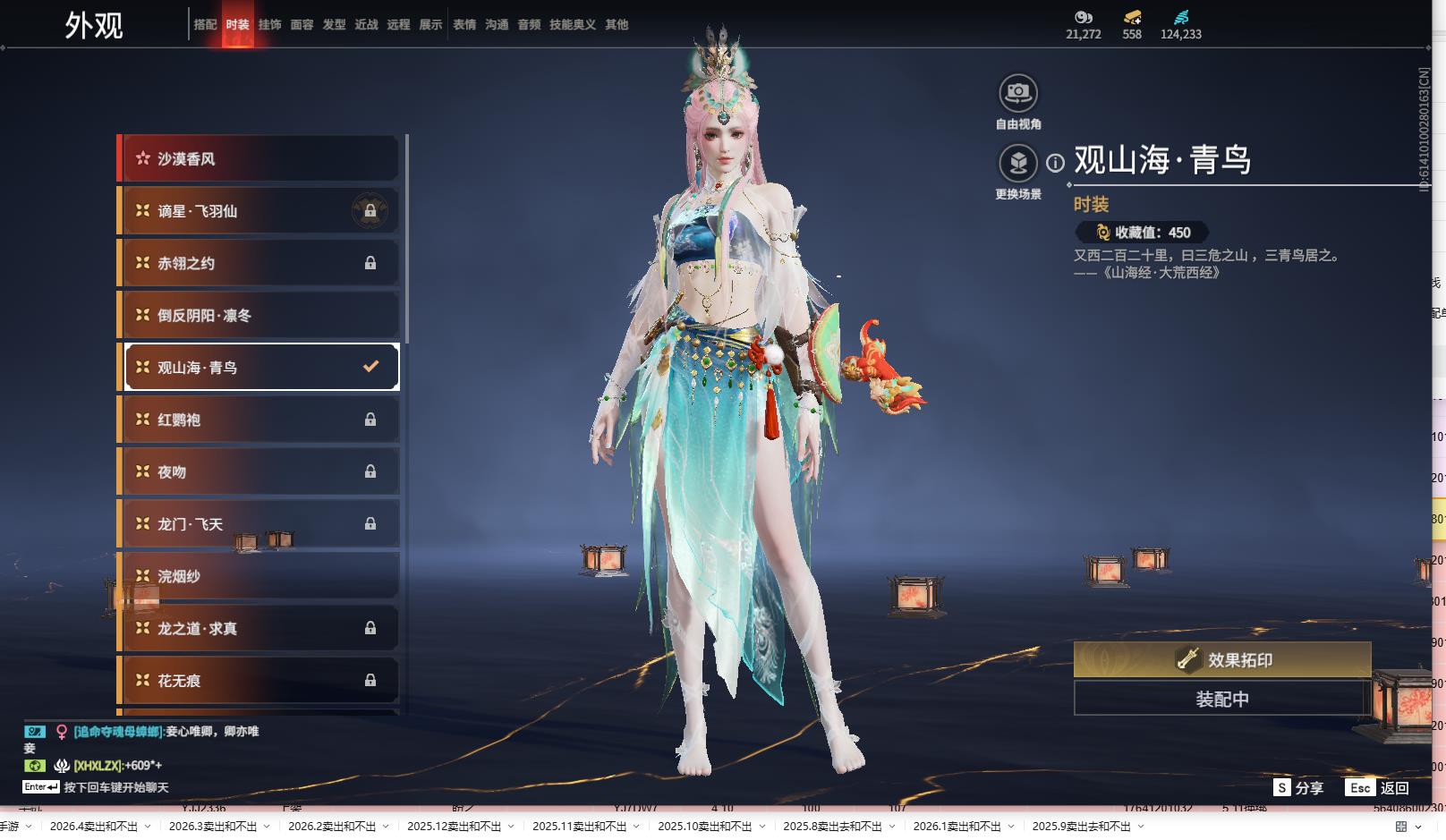Viewport: 1446px width, 840px height.
Task: Pick the 红鹦袍 outfit entry
Action: click(x=259, y=420)
